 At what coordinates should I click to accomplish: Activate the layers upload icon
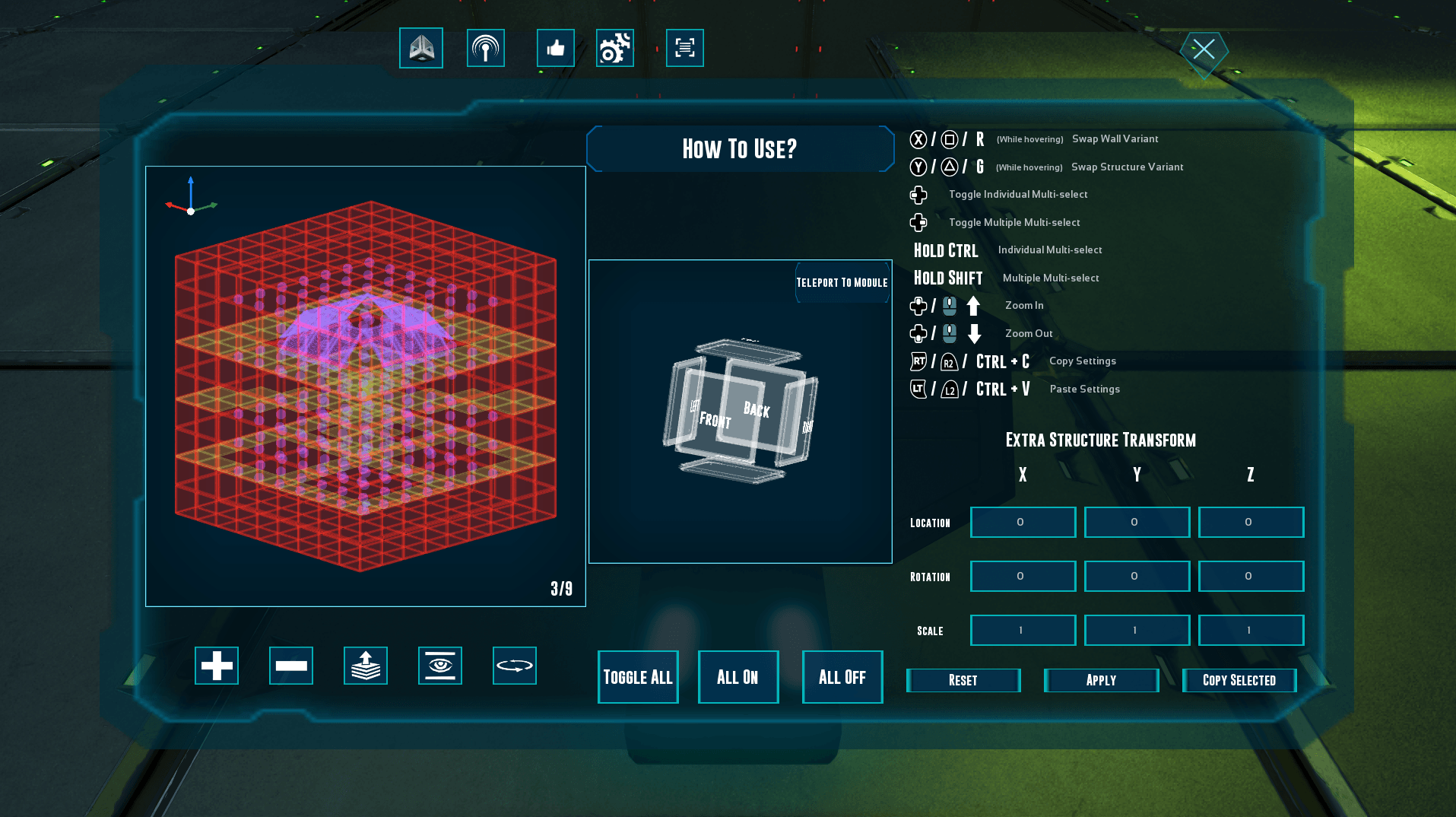pos(366,666)
